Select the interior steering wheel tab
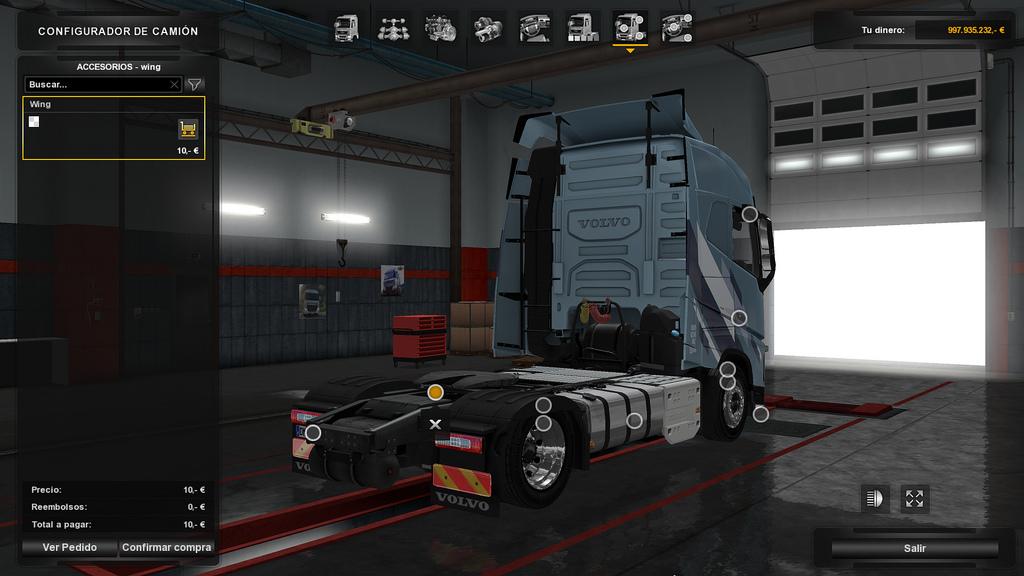This screenshot has width=1024, height=576. point(535,27)
